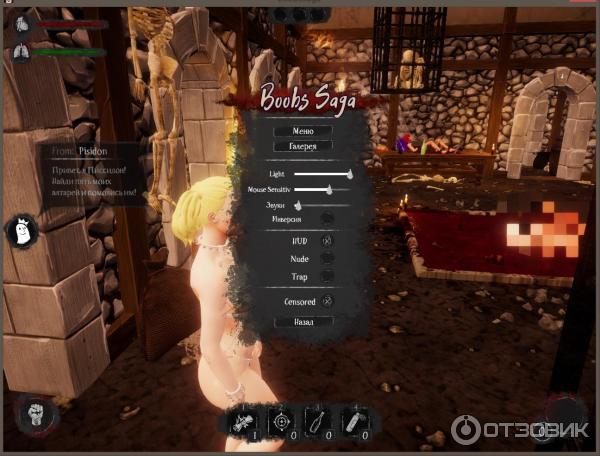Select the bottle hotbar slot
The image size is (600, 456).
coord(318,422)
